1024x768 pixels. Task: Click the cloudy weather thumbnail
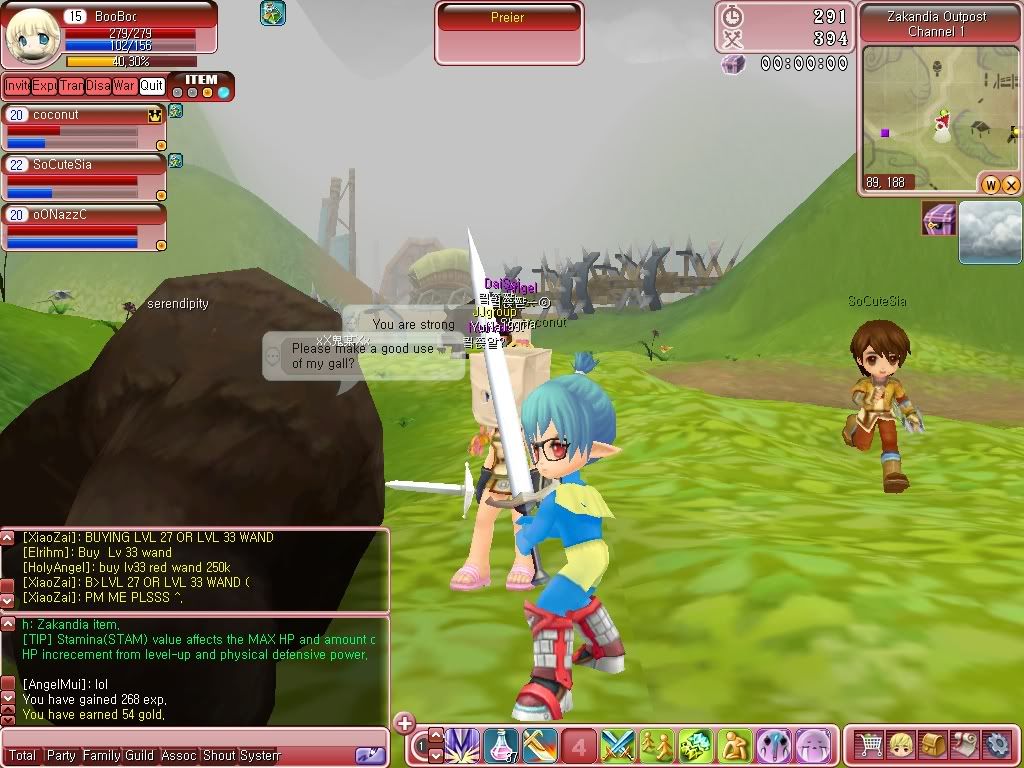point(990,232)
